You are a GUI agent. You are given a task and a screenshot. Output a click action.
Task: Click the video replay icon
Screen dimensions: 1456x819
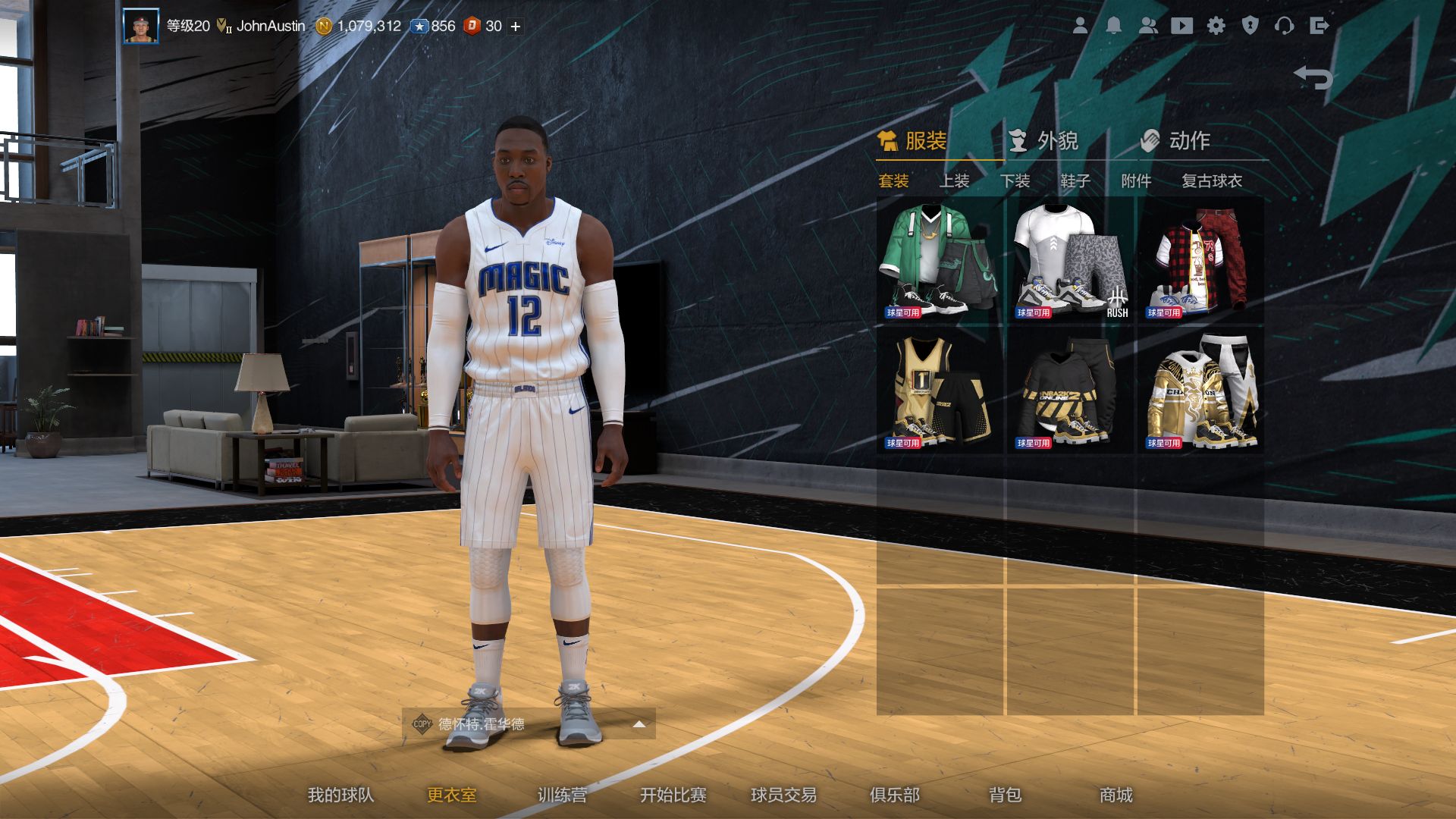pos(1182,25)
